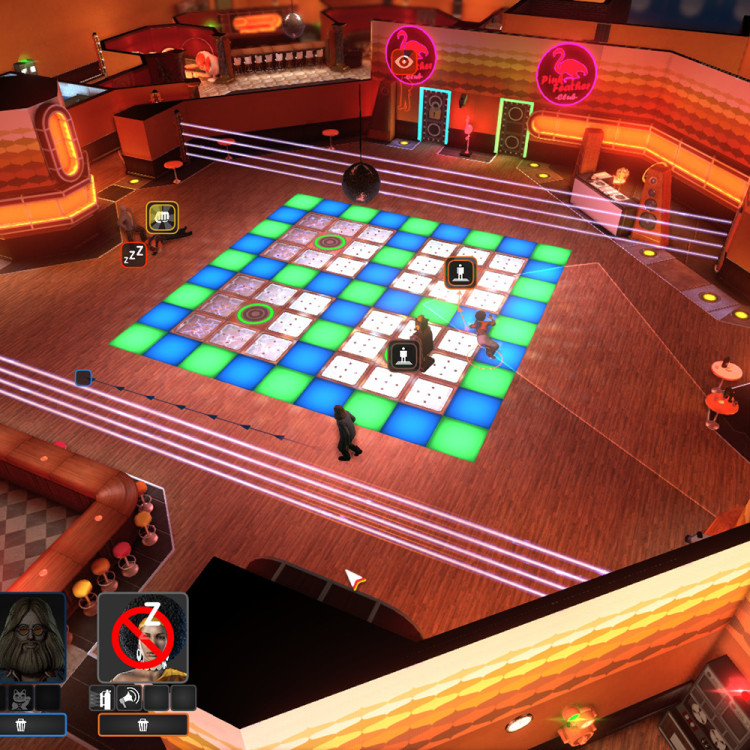The image size is (750, 750).
Task: Click the orange-outlined trash can button
Action: tap(143, 725)
